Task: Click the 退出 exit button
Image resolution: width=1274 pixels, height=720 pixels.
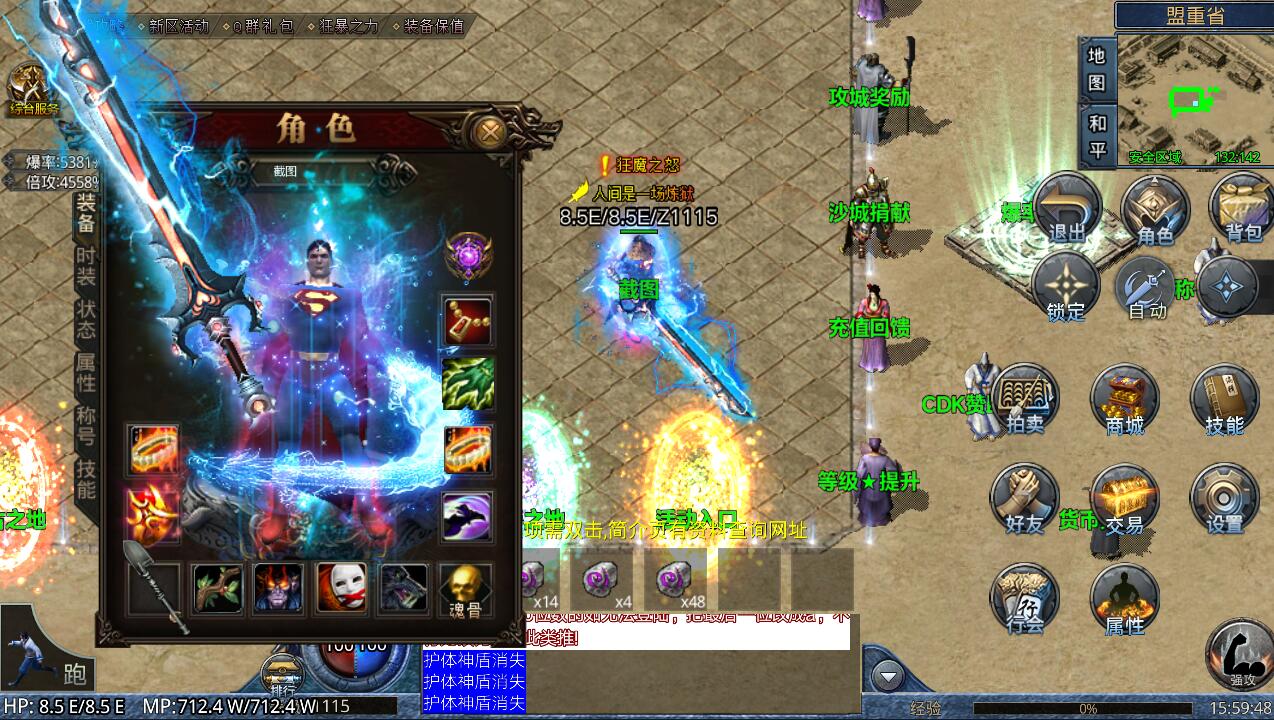Action: [x=1067, y=208]
